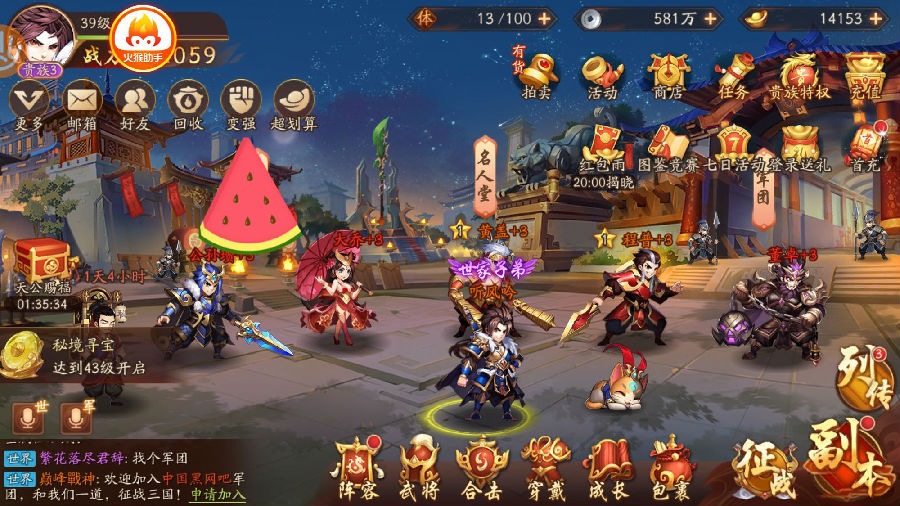
Task: Open the 包裹 bag inventory
Action: pyautogui.click(x=669, y=468)
